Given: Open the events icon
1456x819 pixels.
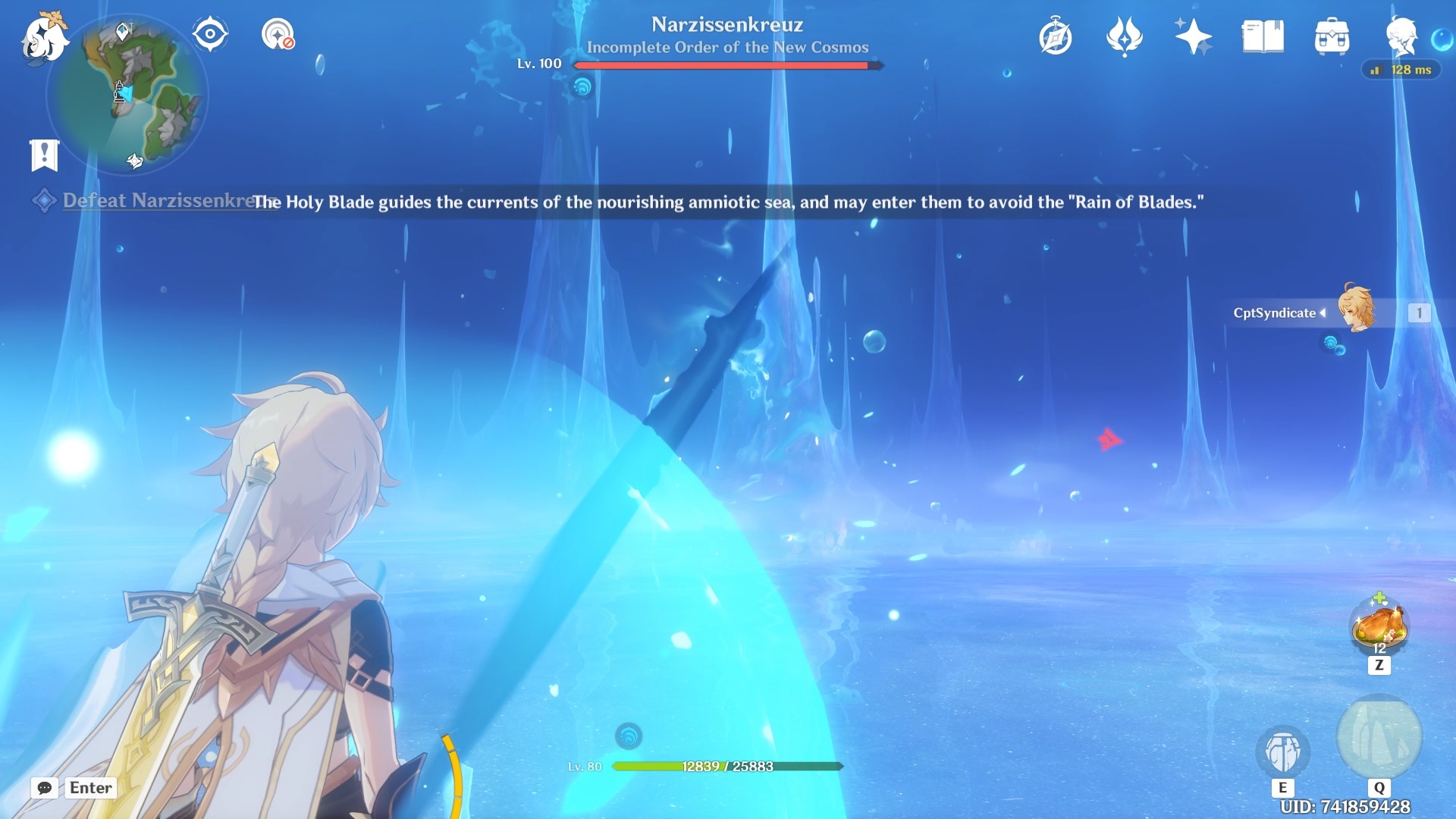Looking at the screenshot, I should [x=1124, y=36].
